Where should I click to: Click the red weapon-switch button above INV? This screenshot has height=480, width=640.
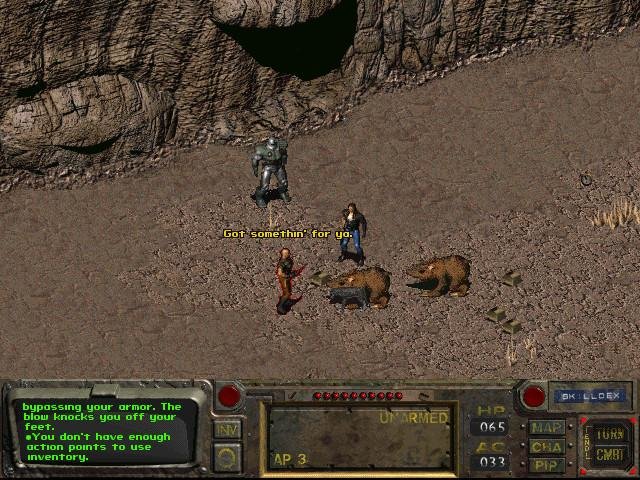click(x=229, y=396)
